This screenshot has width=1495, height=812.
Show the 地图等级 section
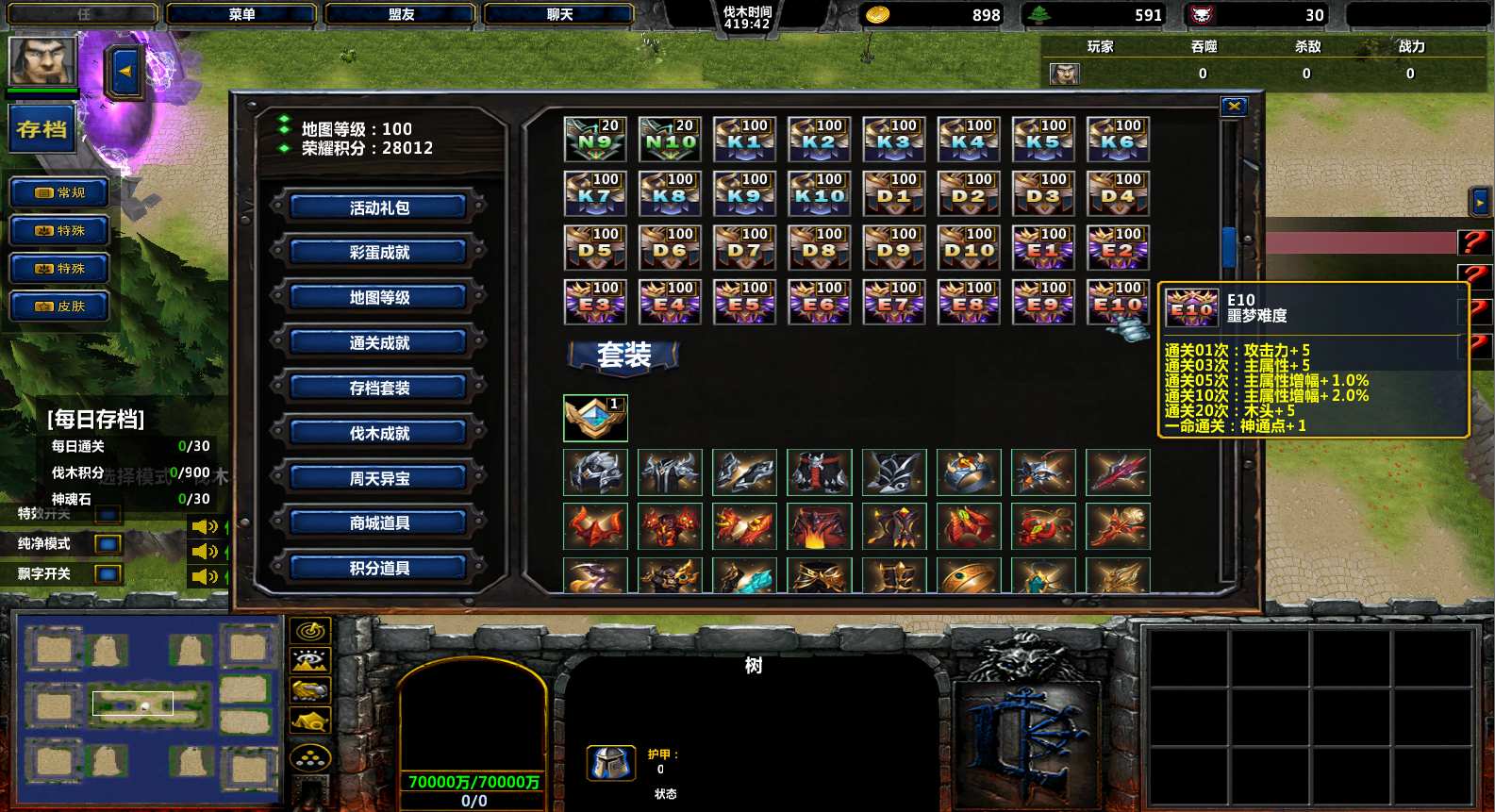tap(379, 298)
